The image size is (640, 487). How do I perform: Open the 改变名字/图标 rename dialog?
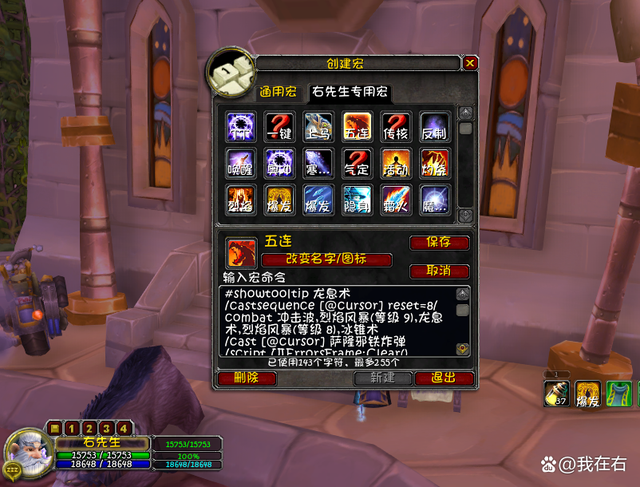pos(326,260)
